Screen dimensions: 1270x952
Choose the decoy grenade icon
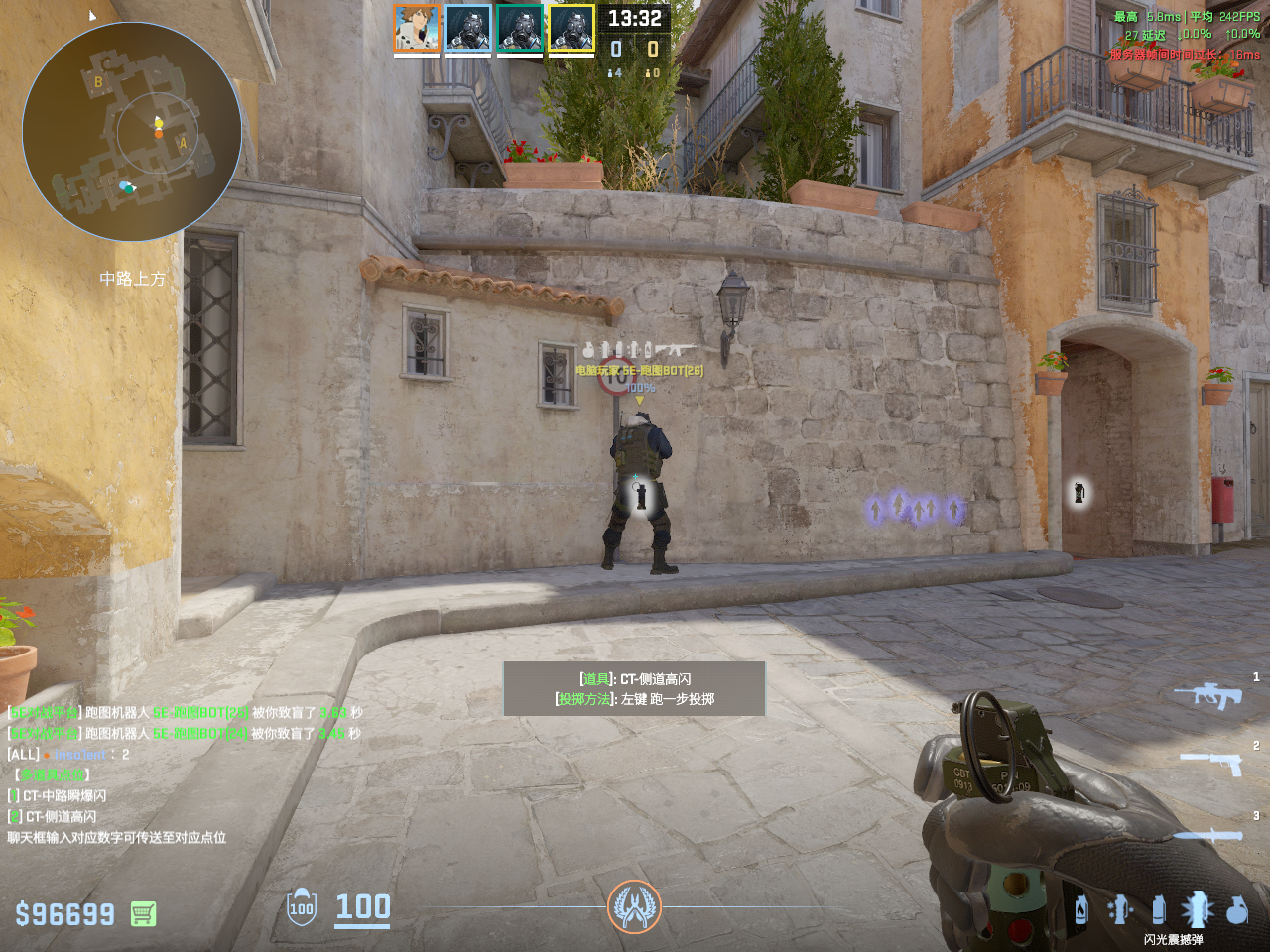pos(1120,909)
